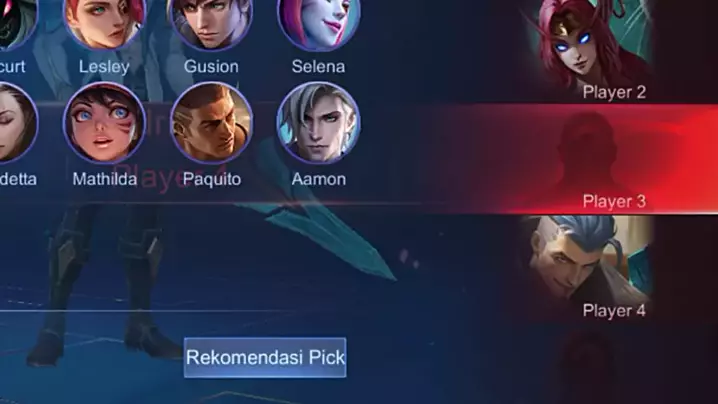Choose the Selena hero portrait

tap(318, 20)
